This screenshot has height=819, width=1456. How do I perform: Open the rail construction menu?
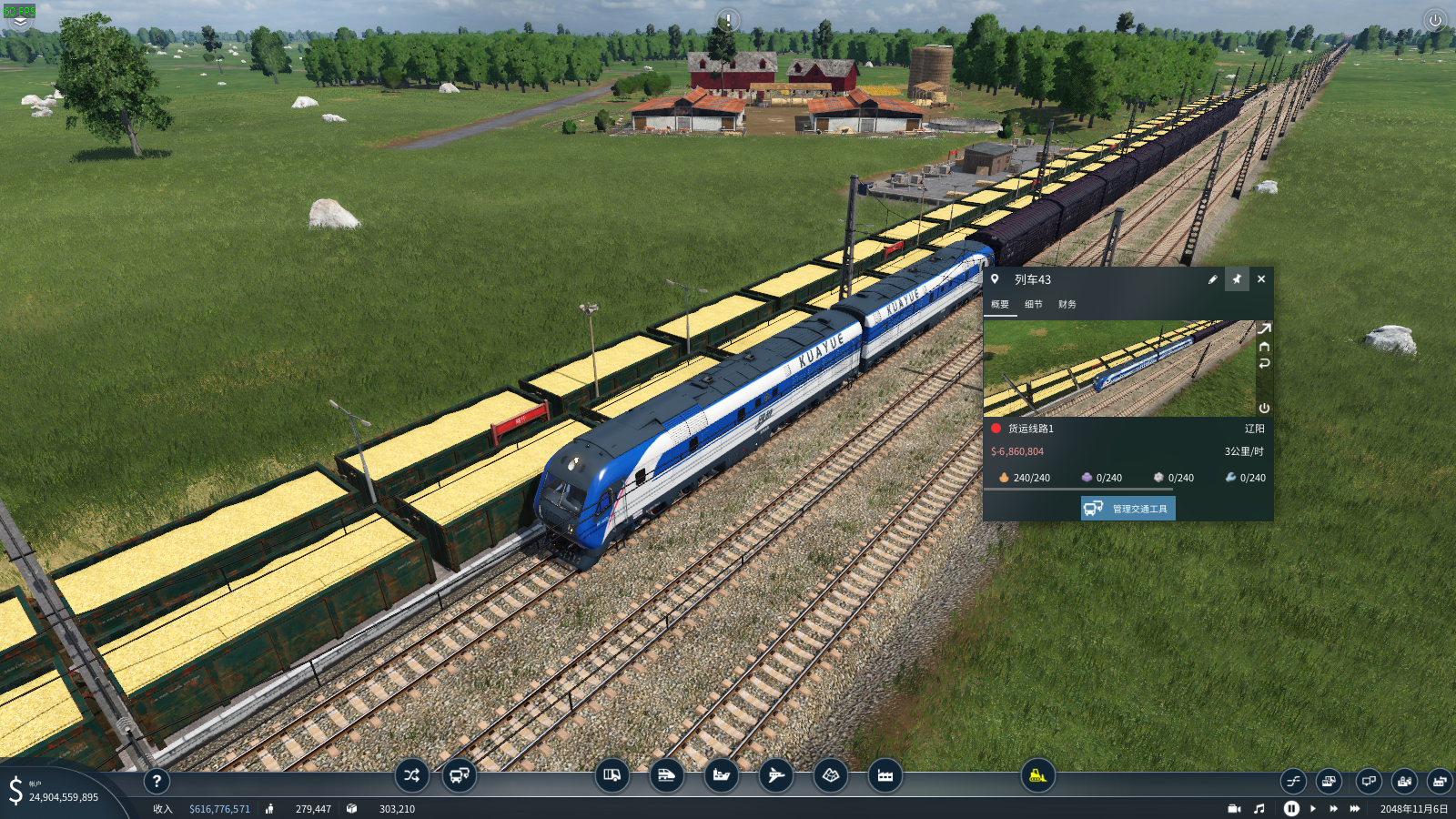[x=667, y=775]
